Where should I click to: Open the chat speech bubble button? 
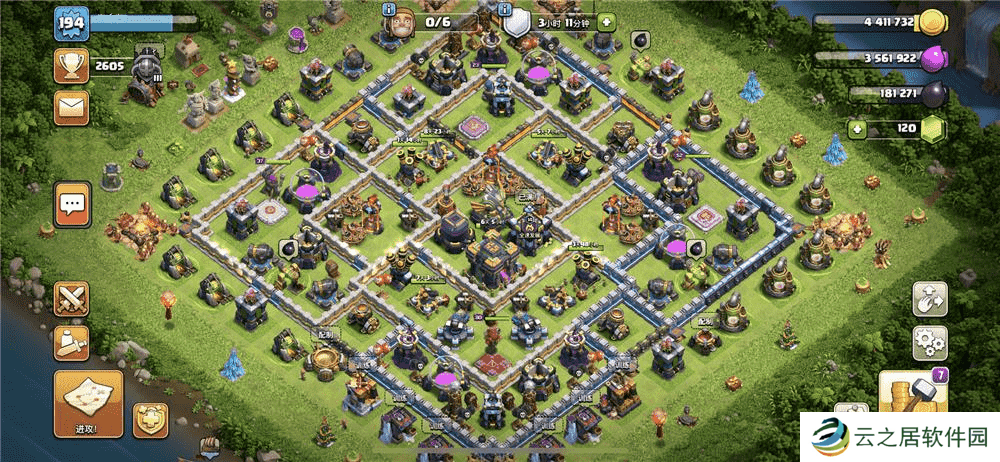click(72, 205)
